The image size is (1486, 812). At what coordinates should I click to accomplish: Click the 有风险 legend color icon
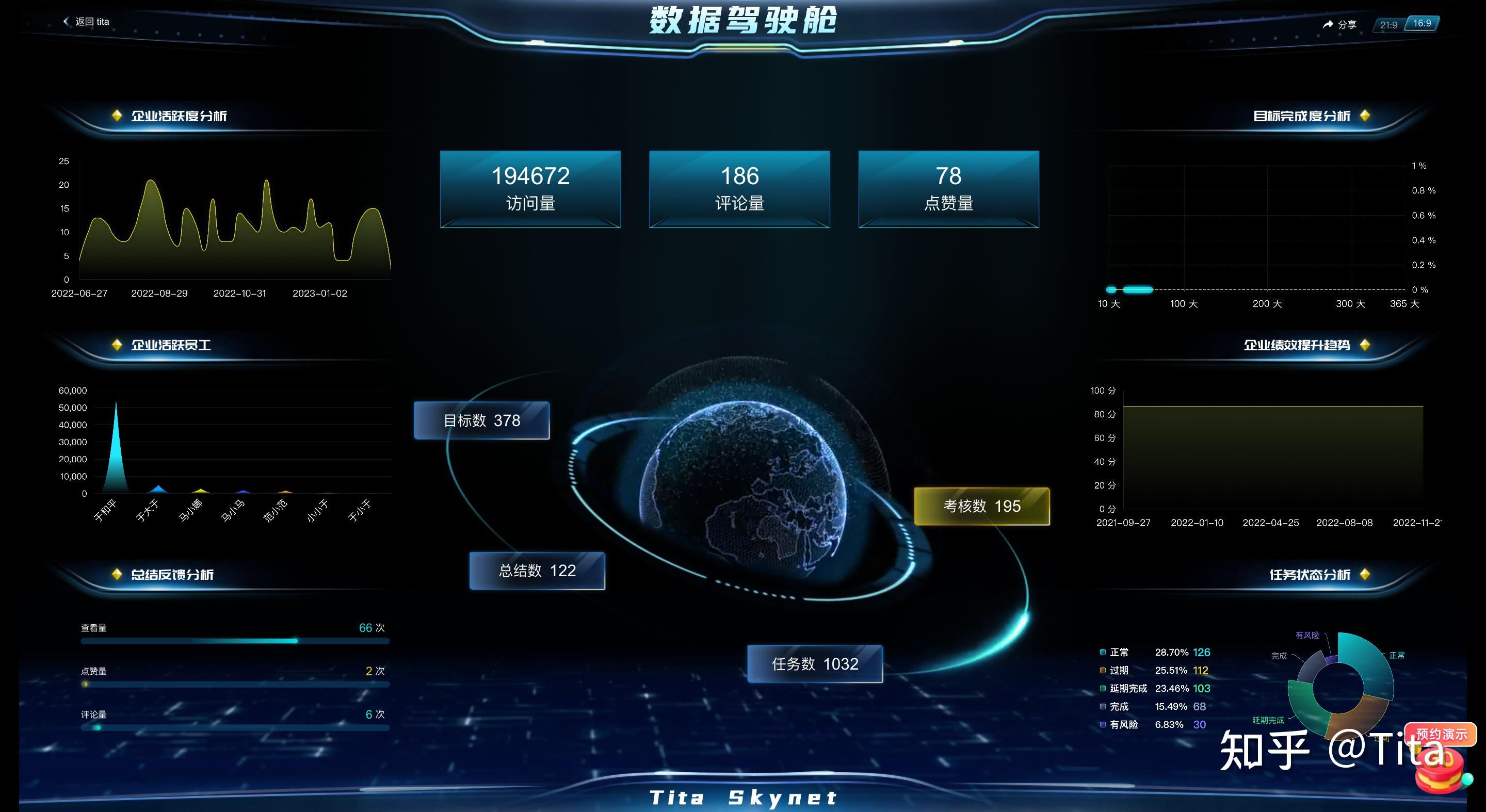click(1103, 725)
